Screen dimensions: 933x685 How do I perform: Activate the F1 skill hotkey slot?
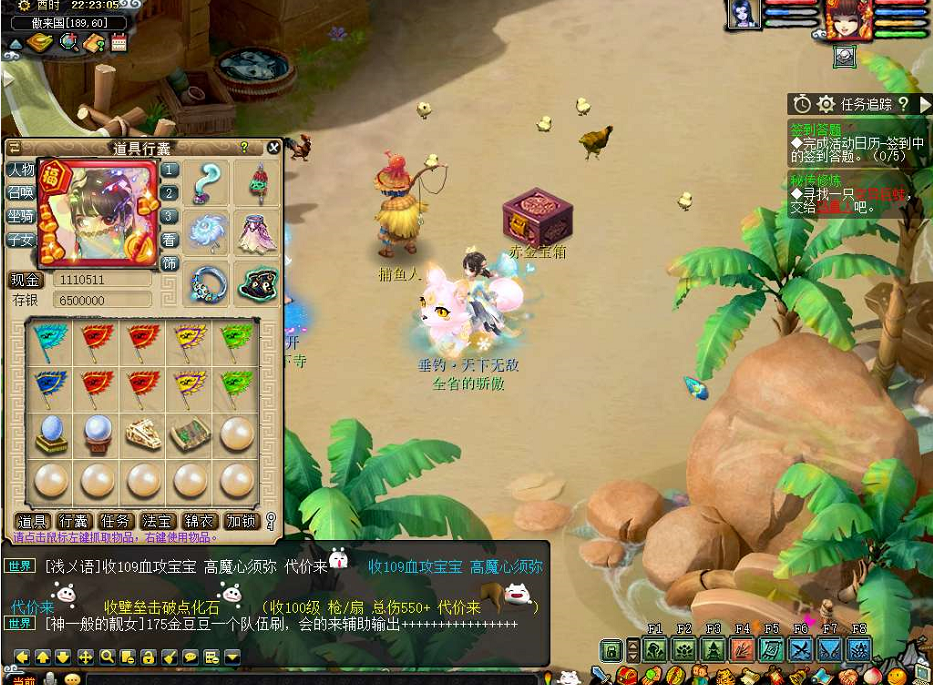pyautogui.click(x=655, y=650)
